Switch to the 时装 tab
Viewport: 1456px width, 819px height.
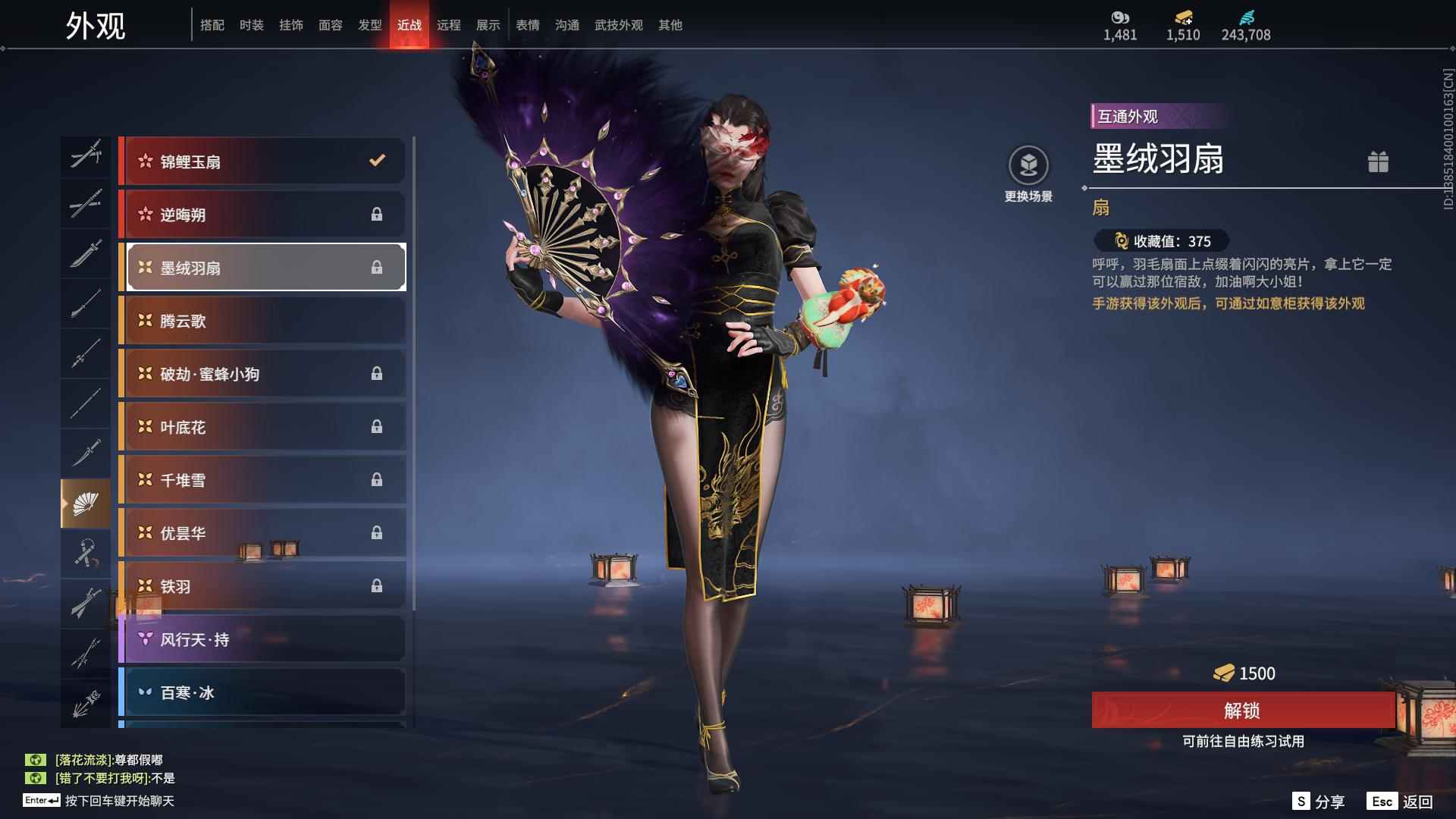[x=251, y=25]
